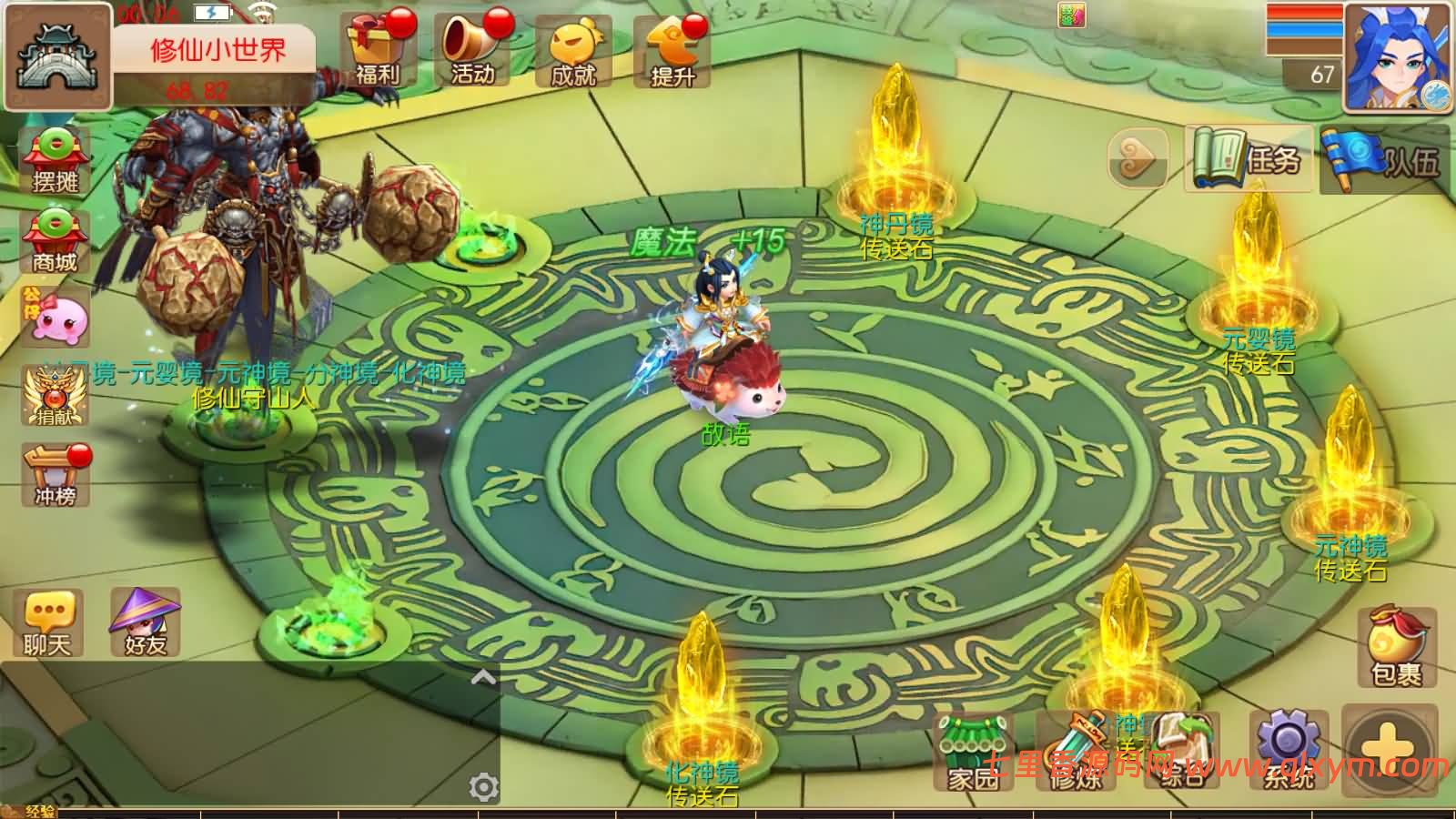Expand the chat panel with the up arrow
1456x819 pixels.
click(483, 677)
